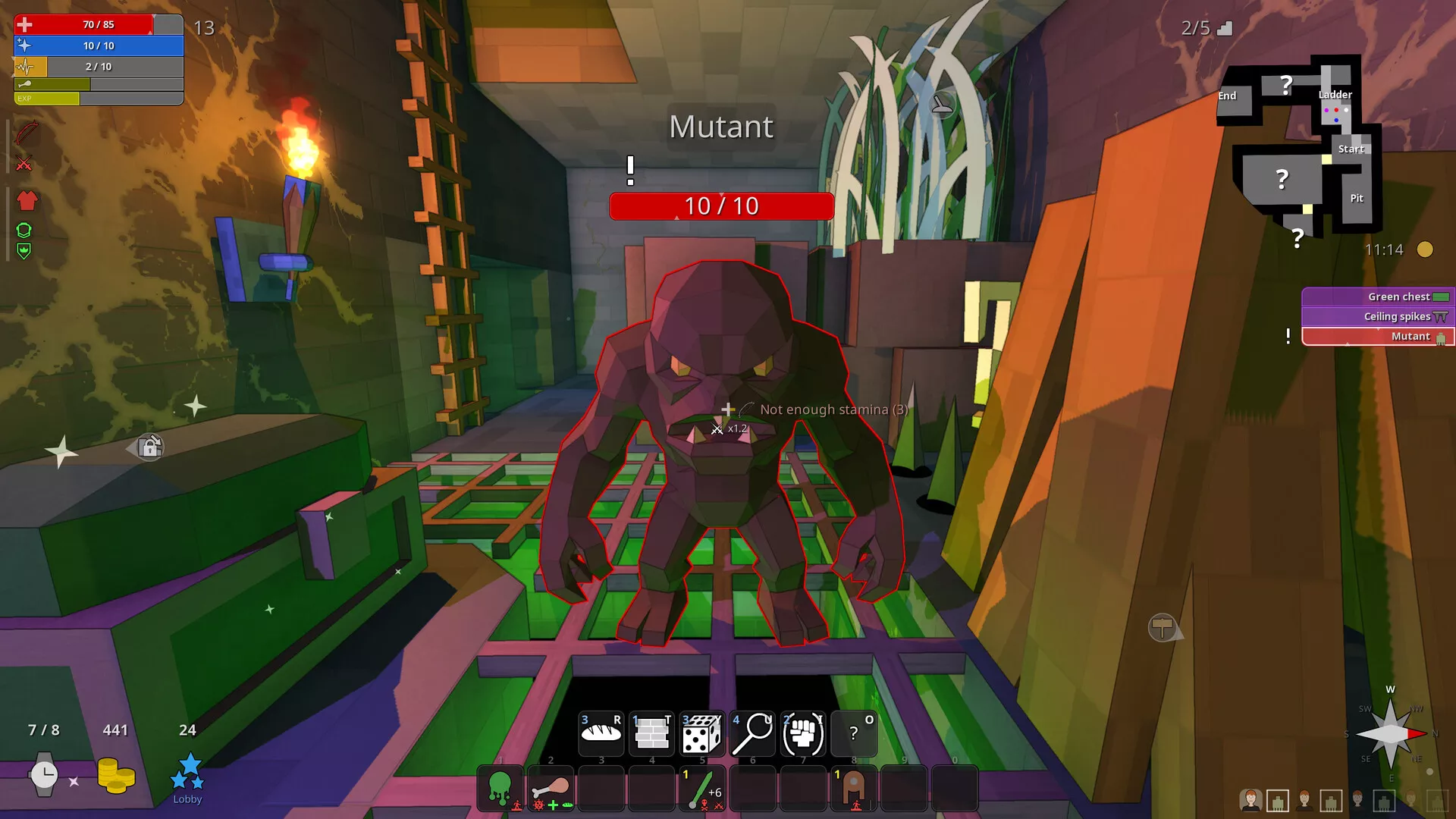Select the green slime item slot

click(x=500, y=789)
